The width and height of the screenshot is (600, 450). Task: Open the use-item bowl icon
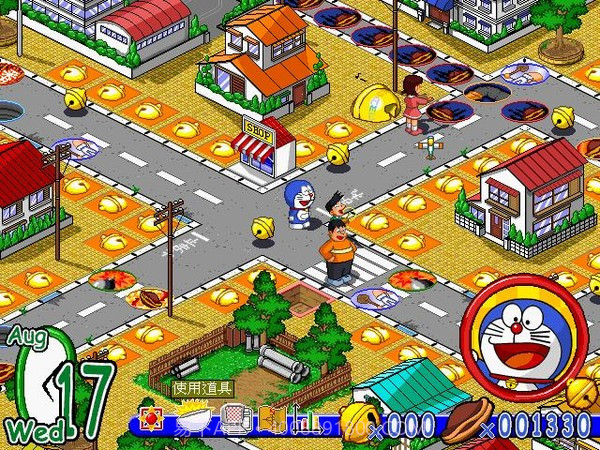click(x=192, y=418)
